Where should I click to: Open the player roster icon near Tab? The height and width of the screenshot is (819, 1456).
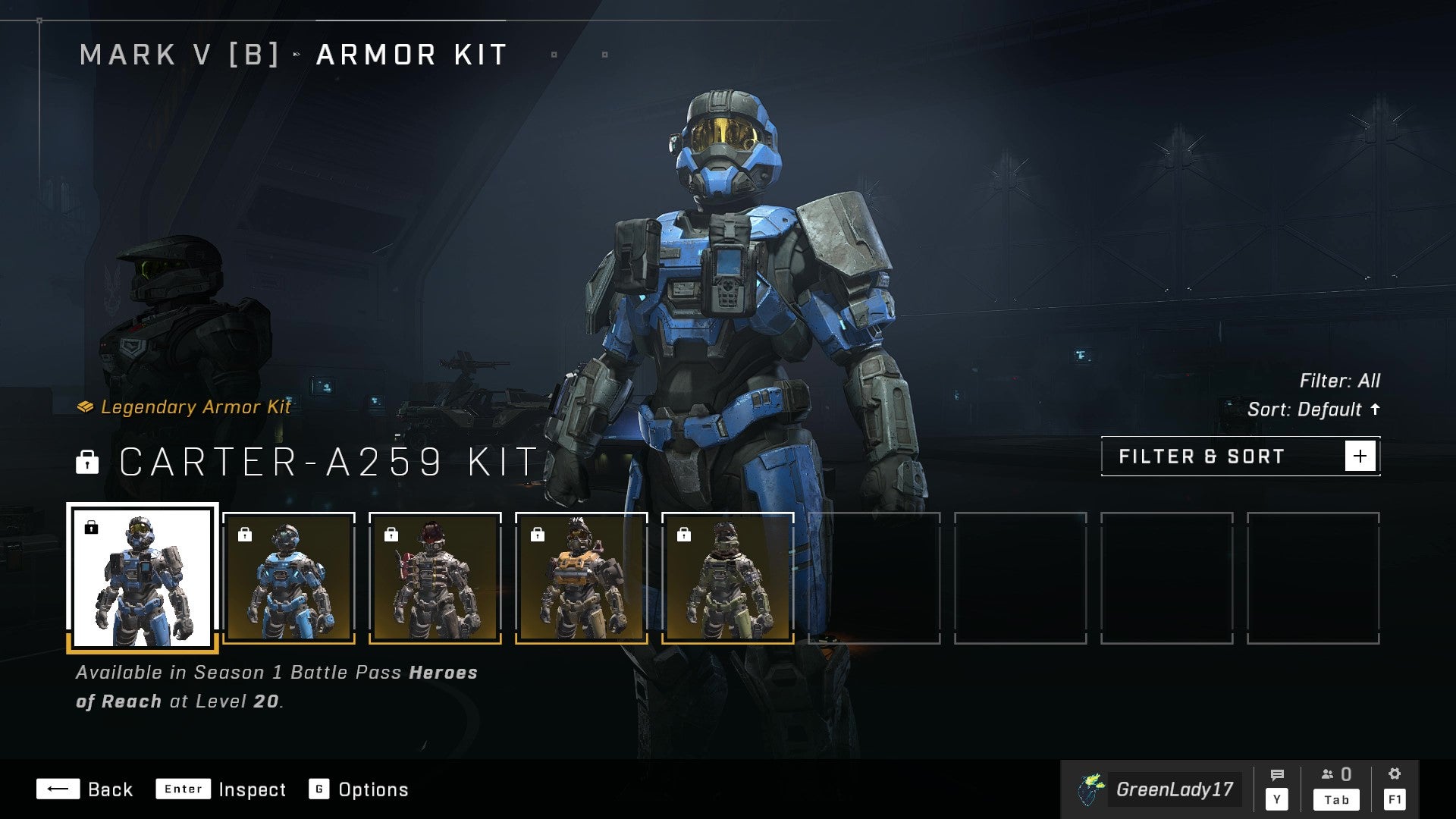click(x=1326, y=775)
